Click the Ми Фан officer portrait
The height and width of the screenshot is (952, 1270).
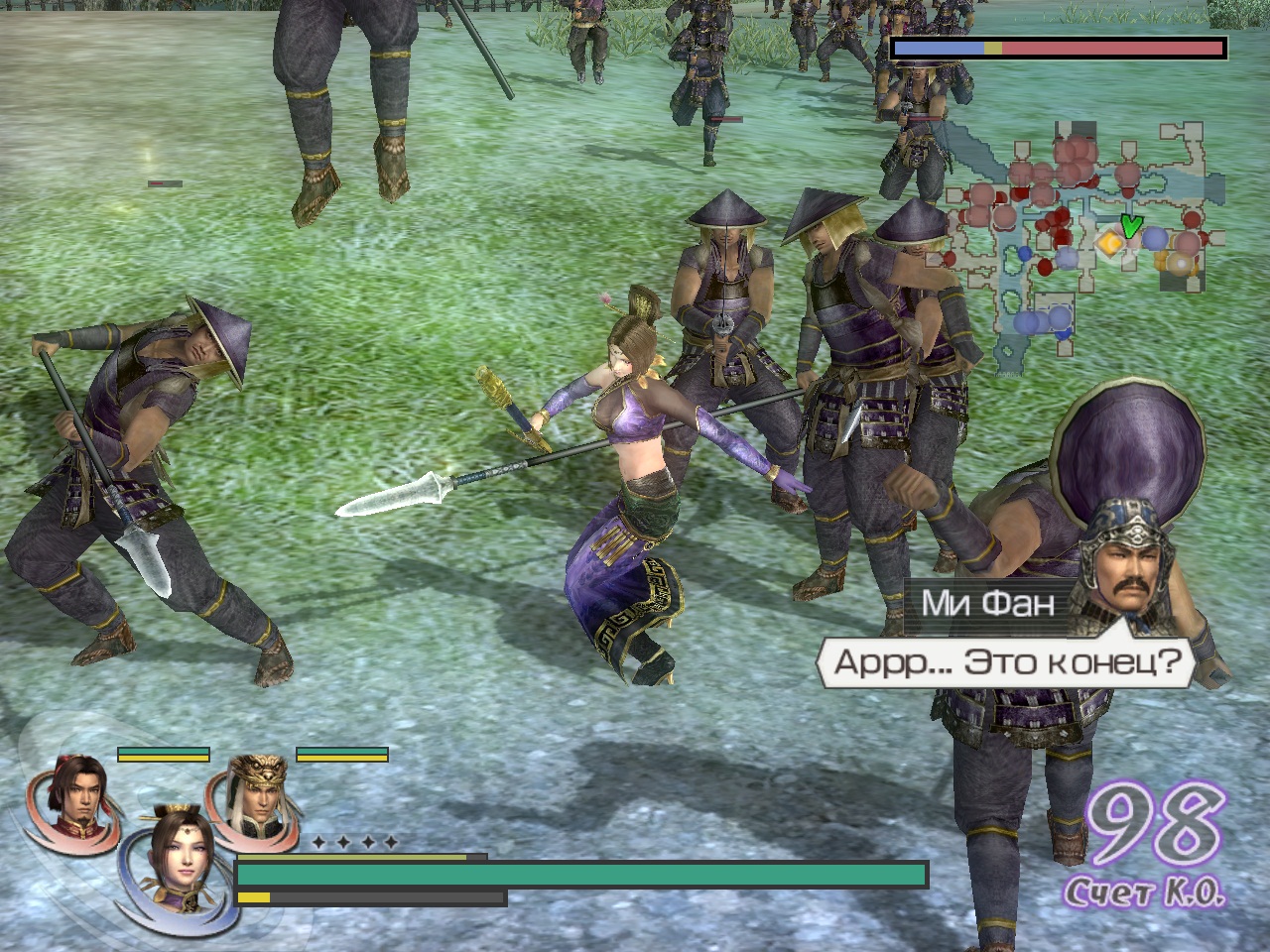(x=1126, y=563)
